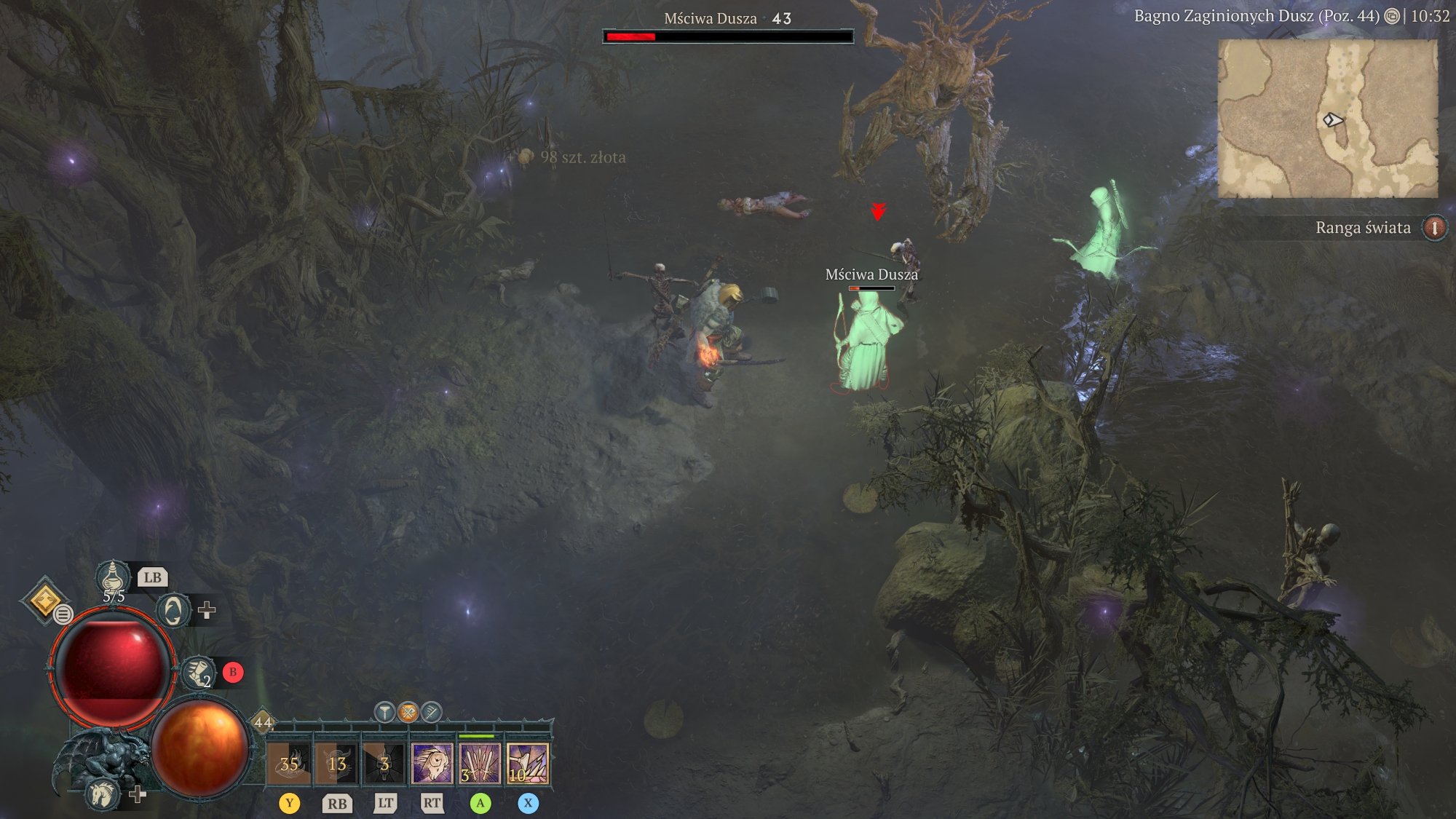The height and width of the screenshot is (819, 1456).
Task: Click the level 44 badge
Action: (263, 722)
